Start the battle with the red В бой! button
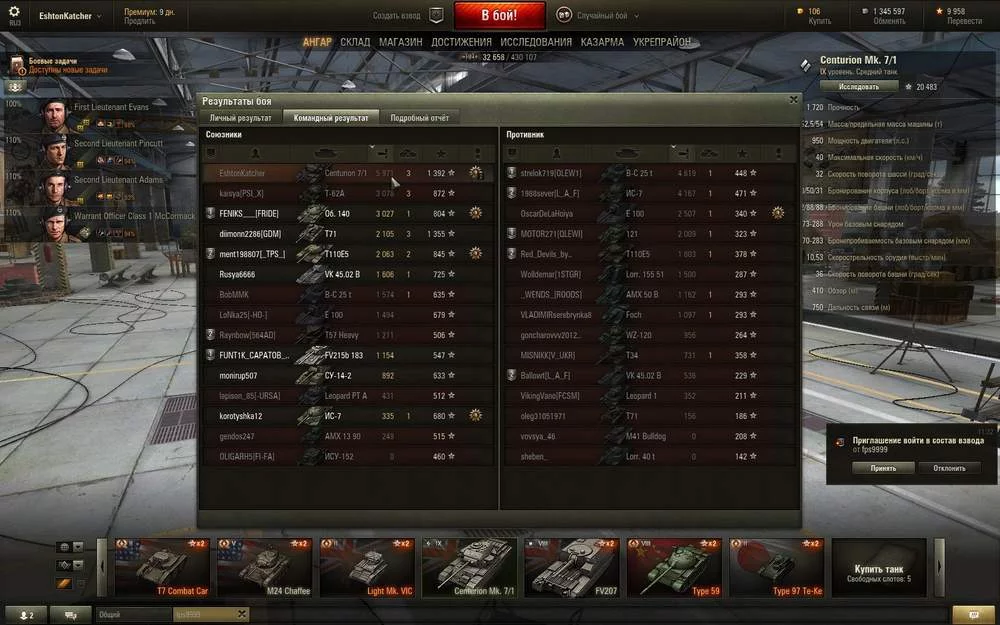1000x625 pixels. (x=499, y=16)
